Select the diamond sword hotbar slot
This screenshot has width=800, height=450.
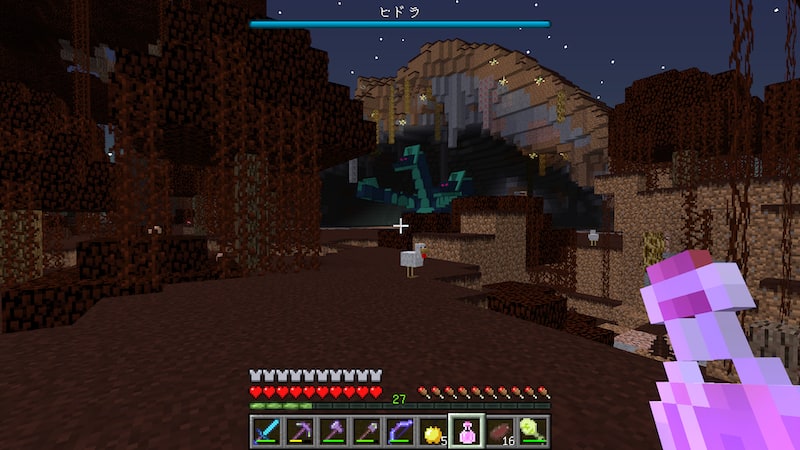tap(266, 432)
